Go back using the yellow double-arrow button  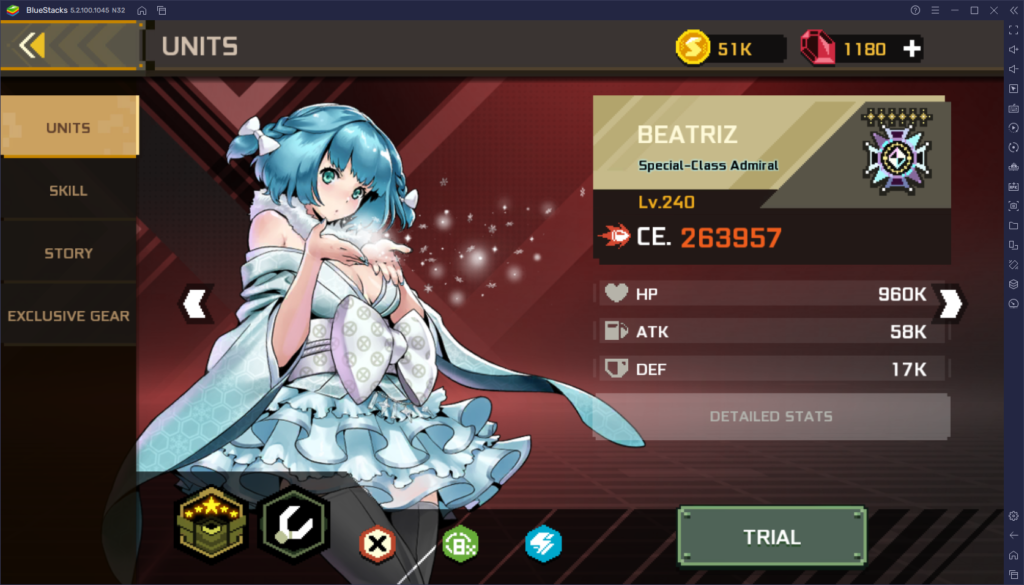[x=32, y=46]
